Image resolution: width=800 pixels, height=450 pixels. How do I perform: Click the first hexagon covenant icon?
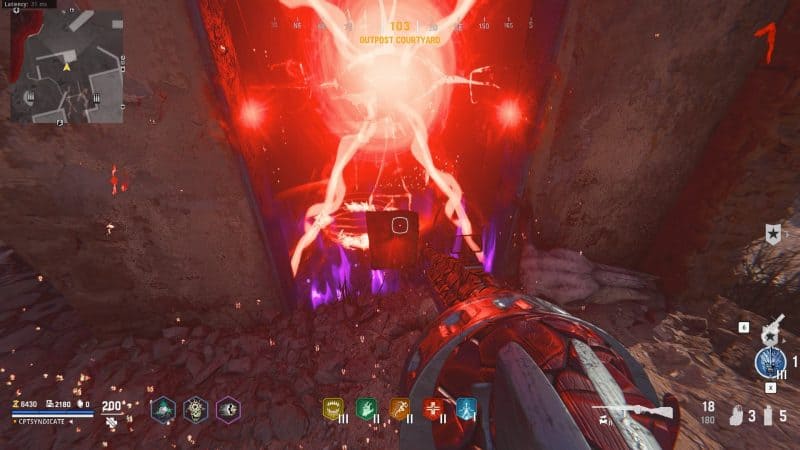pyautogui.click(x=163, y=408)
